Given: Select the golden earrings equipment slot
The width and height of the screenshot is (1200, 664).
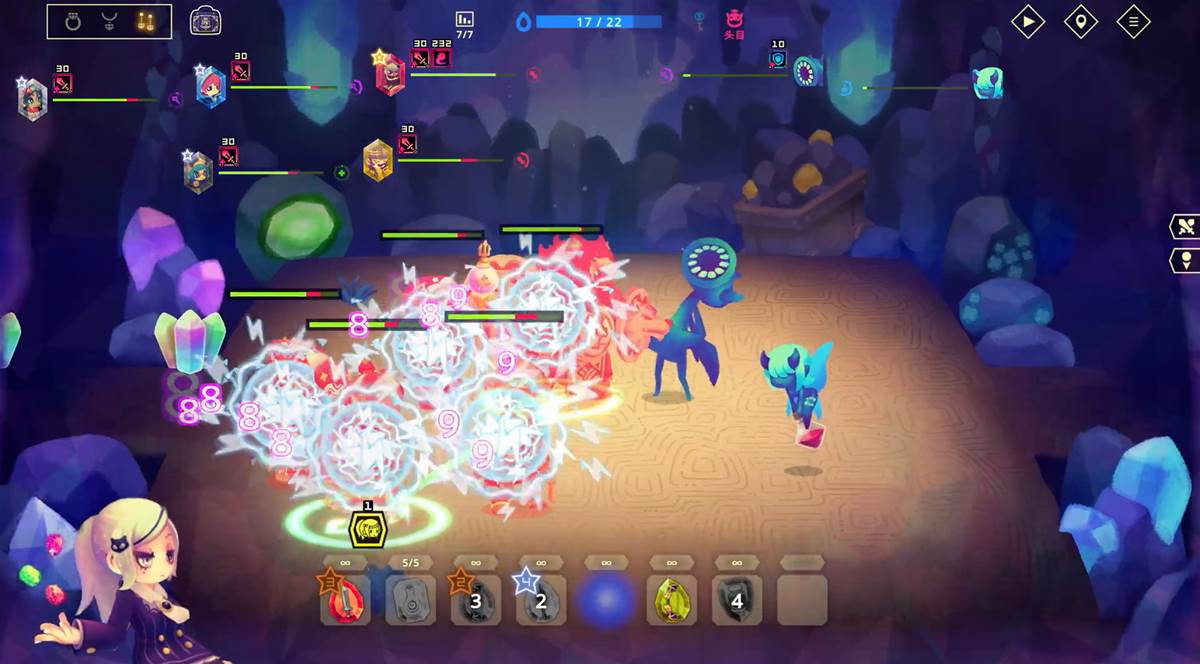Looking at the screenshot, I should [146, 21].
